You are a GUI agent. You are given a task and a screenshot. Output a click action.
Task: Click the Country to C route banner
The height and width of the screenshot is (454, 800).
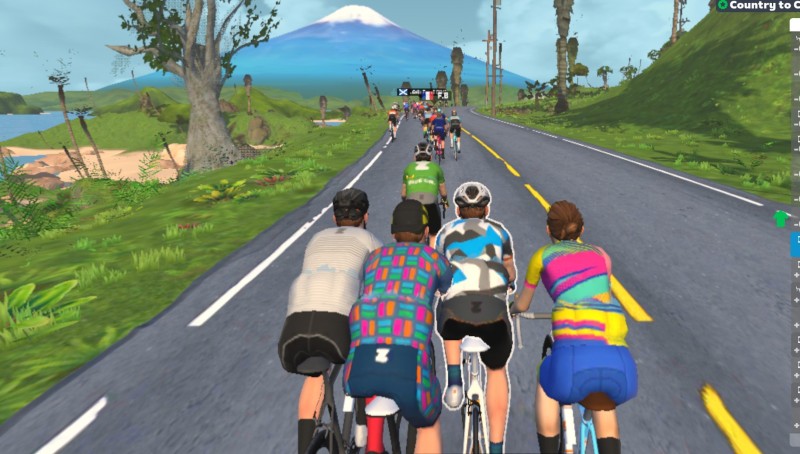[x=760, y=6]
